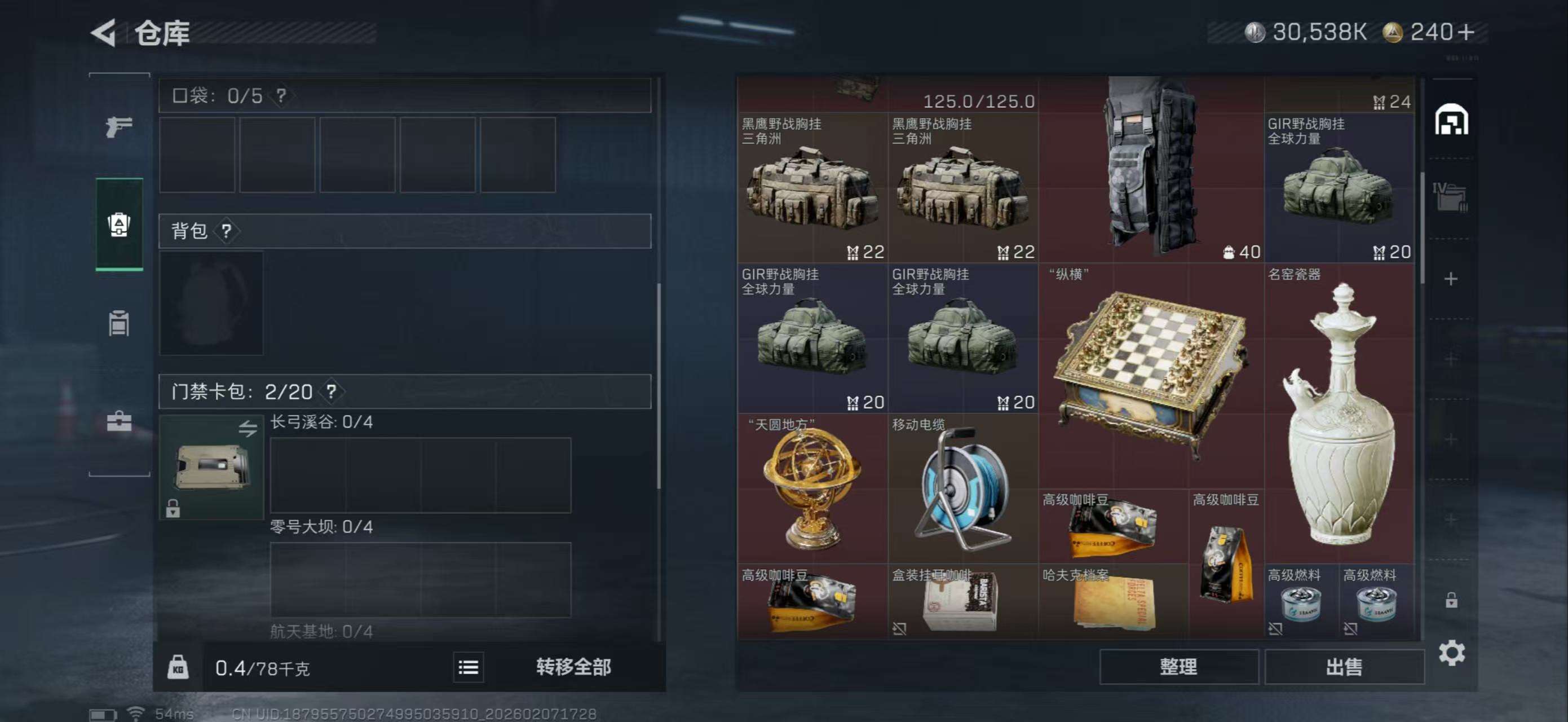
Task: Expand the 零号大坝 access card section
Action: 323,527
